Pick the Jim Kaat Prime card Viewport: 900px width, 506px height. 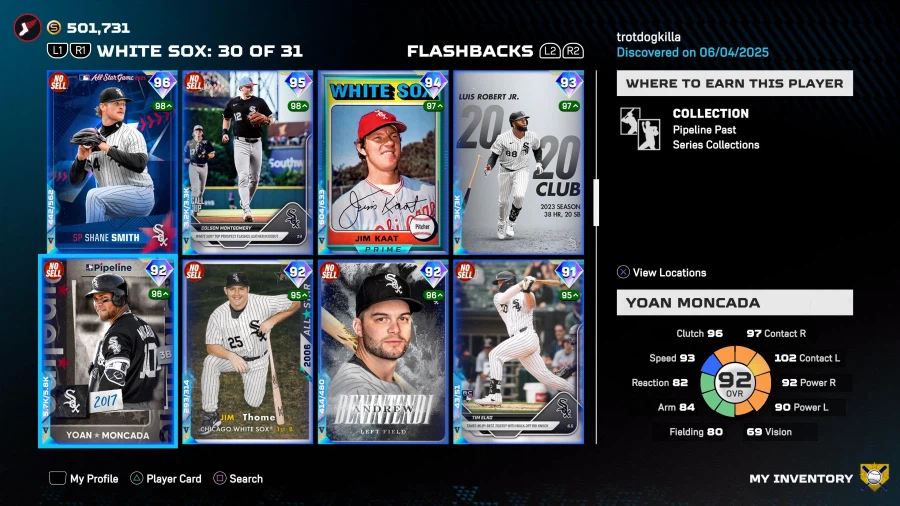point(383,161)
